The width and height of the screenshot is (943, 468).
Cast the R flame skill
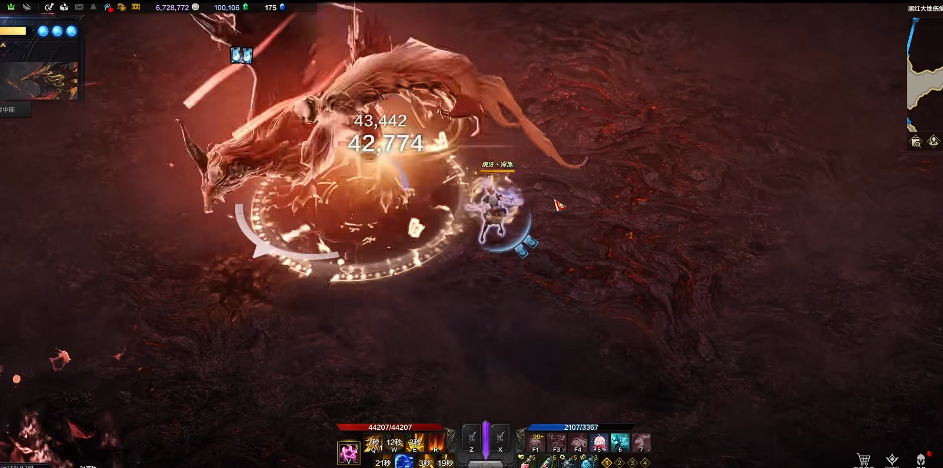[x=436, y=442]
